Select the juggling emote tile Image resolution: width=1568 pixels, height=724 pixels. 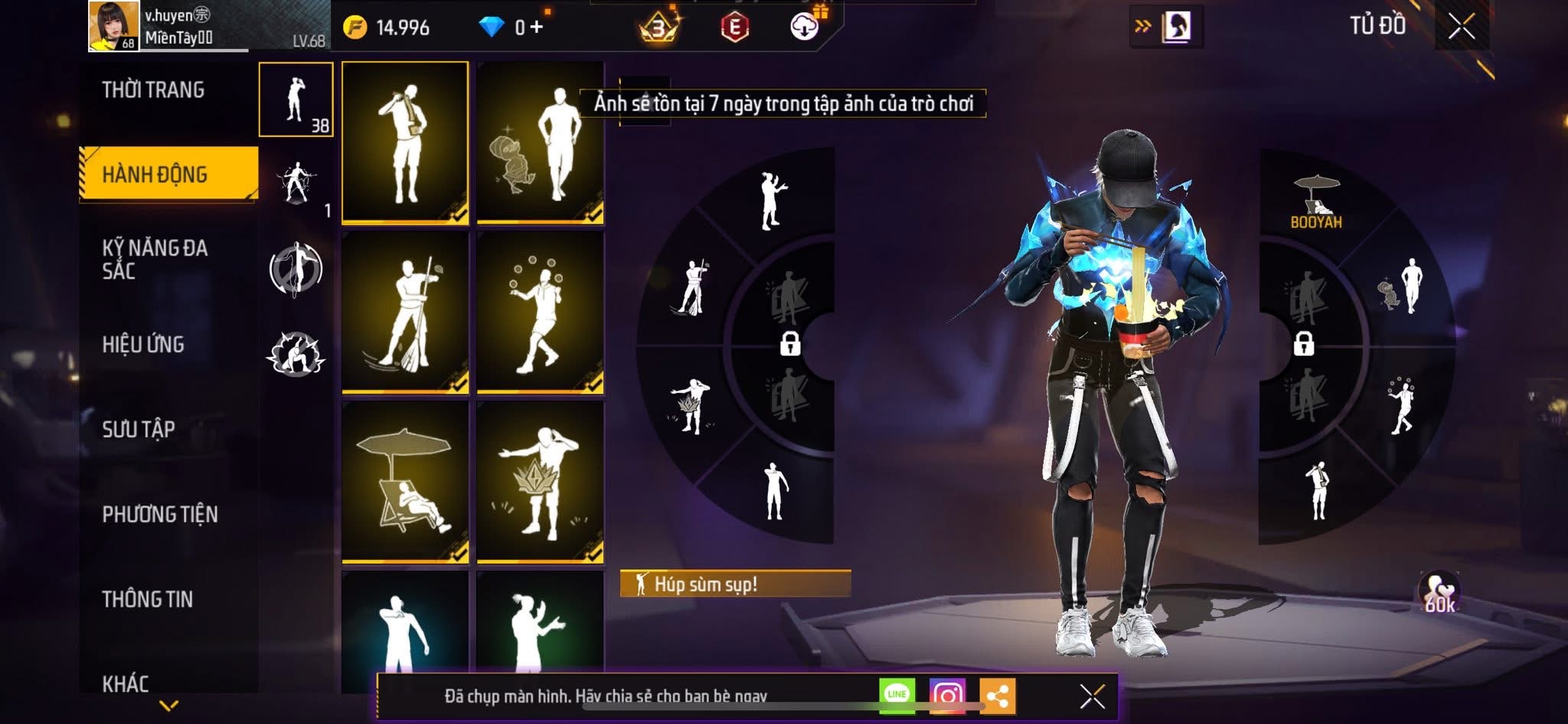[540, 313]
